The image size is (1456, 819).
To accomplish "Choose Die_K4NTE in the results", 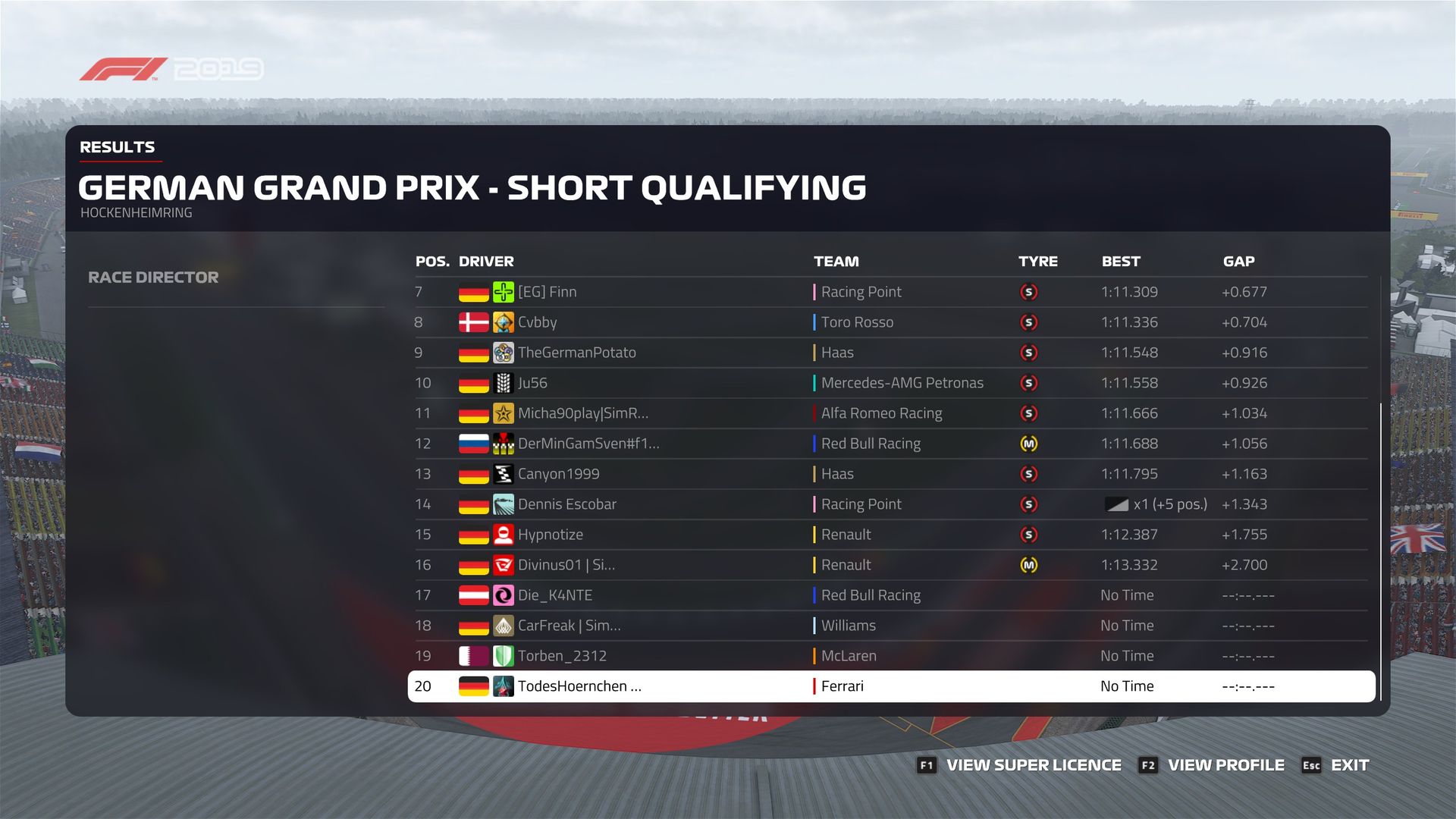I will tap(554, 595).
